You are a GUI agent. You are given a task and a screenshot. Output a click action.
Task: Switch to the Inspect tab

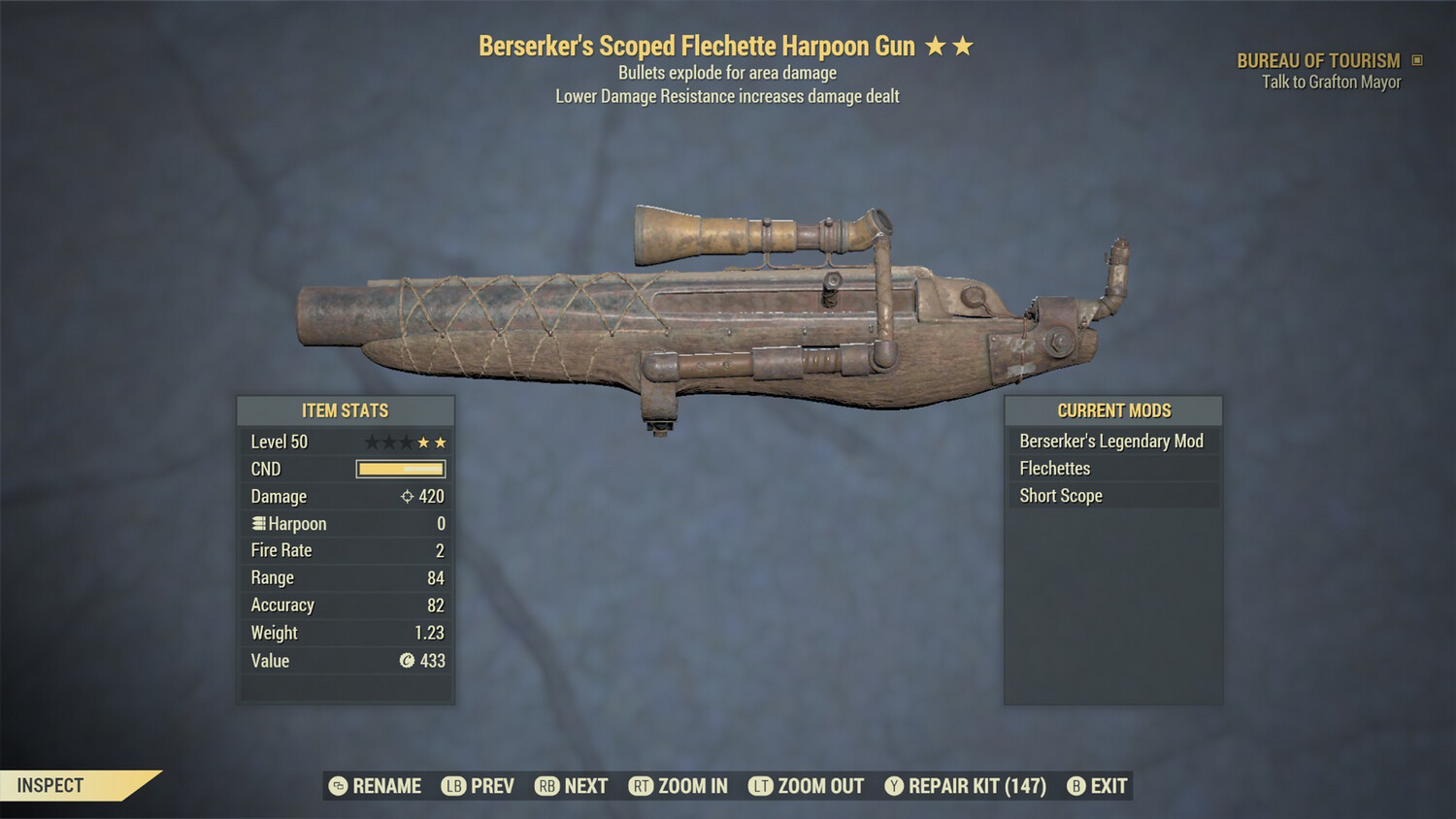pyautogui.click(x=51, y=786)
